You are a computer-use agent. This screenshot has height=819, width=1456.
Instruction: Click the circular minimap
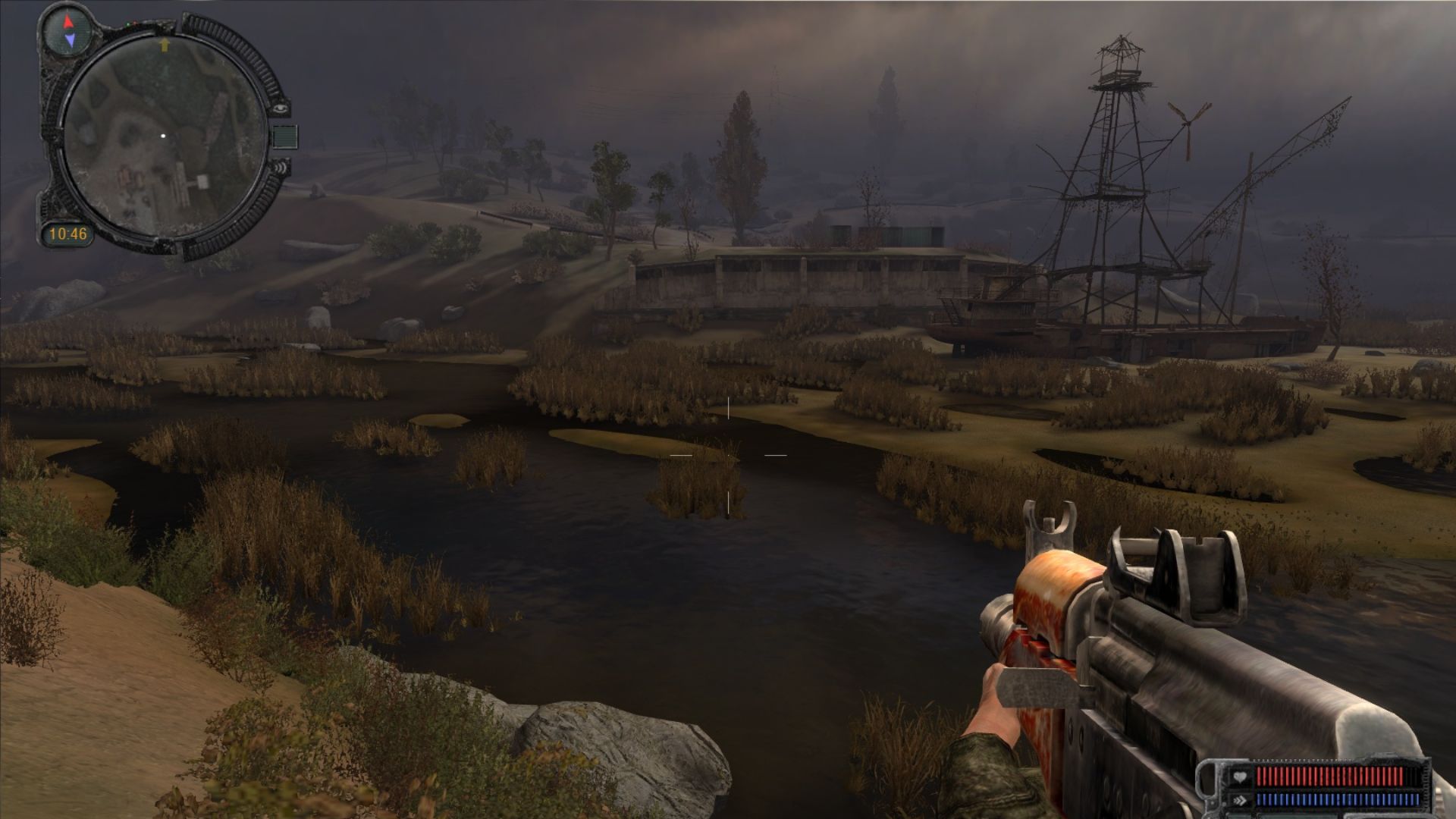coord(163,137)
